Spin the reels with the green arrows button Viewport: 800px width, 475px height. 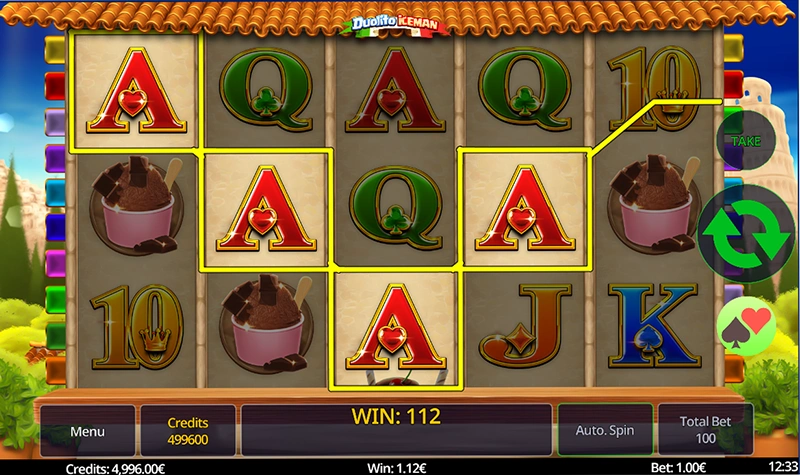point(746,232)
